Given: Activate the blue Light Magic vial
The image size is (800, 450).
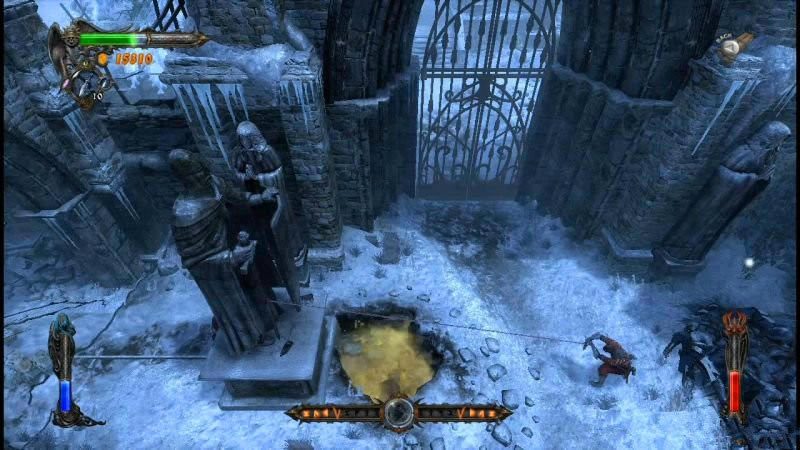Looking at the screenshot, I should 65,390.
